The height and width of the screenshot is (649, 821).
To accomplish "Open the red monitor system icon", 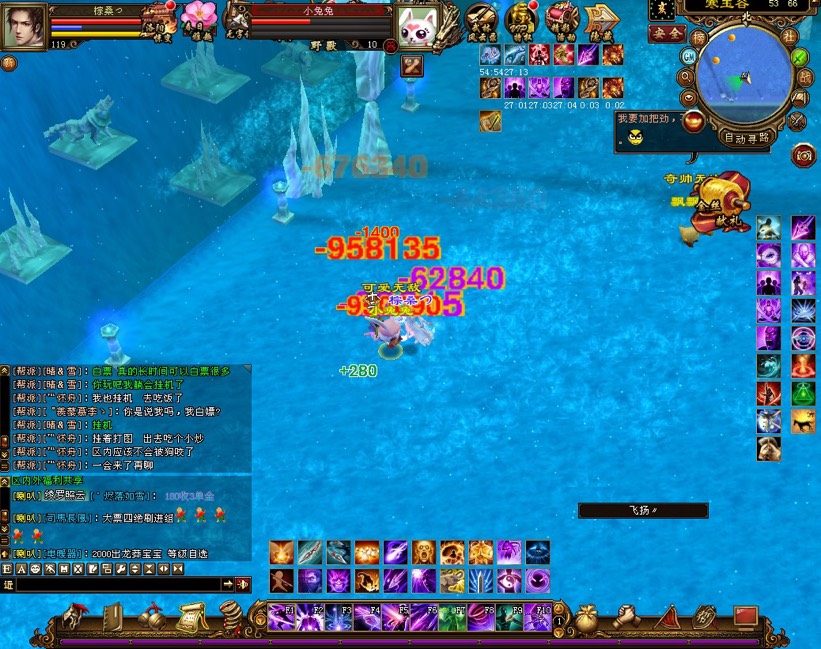I will pos(745,617).
